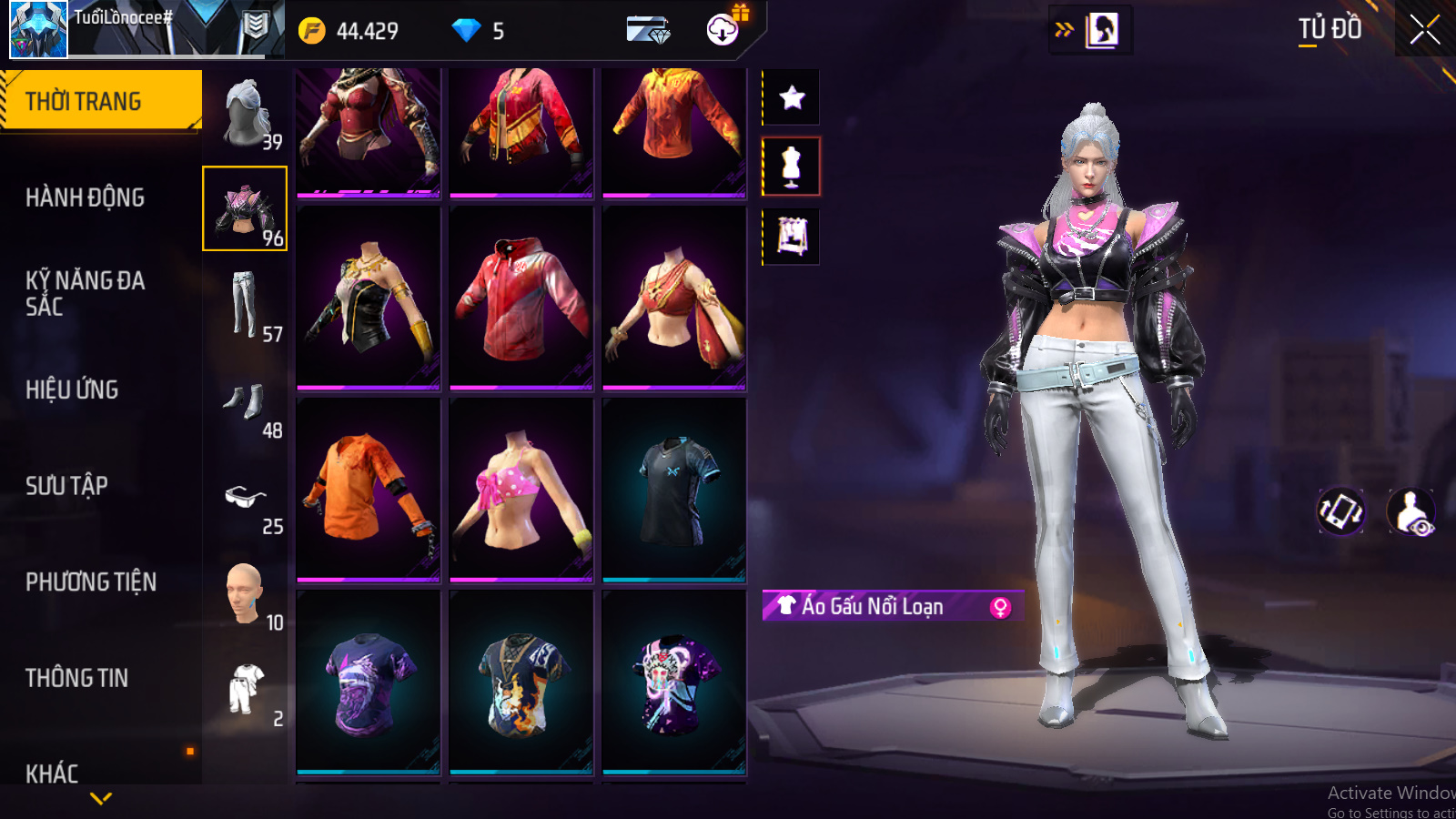This screenshot has width=1456, height=819.
Task: Close the wardrobe screen
Action: (1424, 30)
